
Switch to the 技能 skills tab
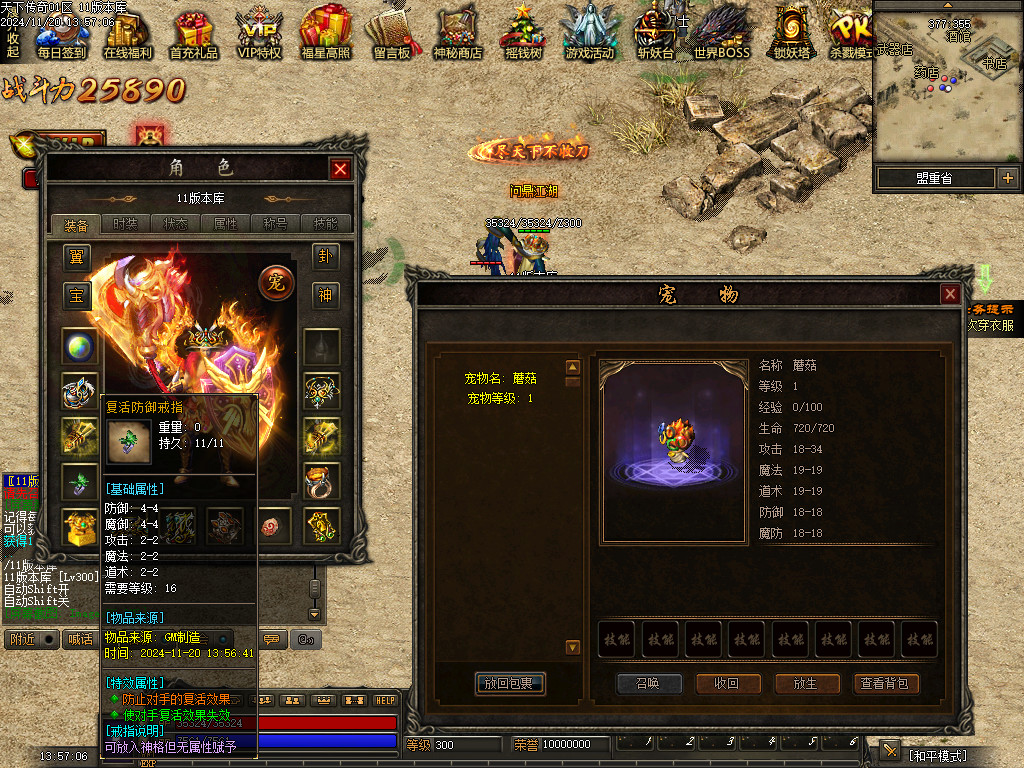[x=326, y=224]
